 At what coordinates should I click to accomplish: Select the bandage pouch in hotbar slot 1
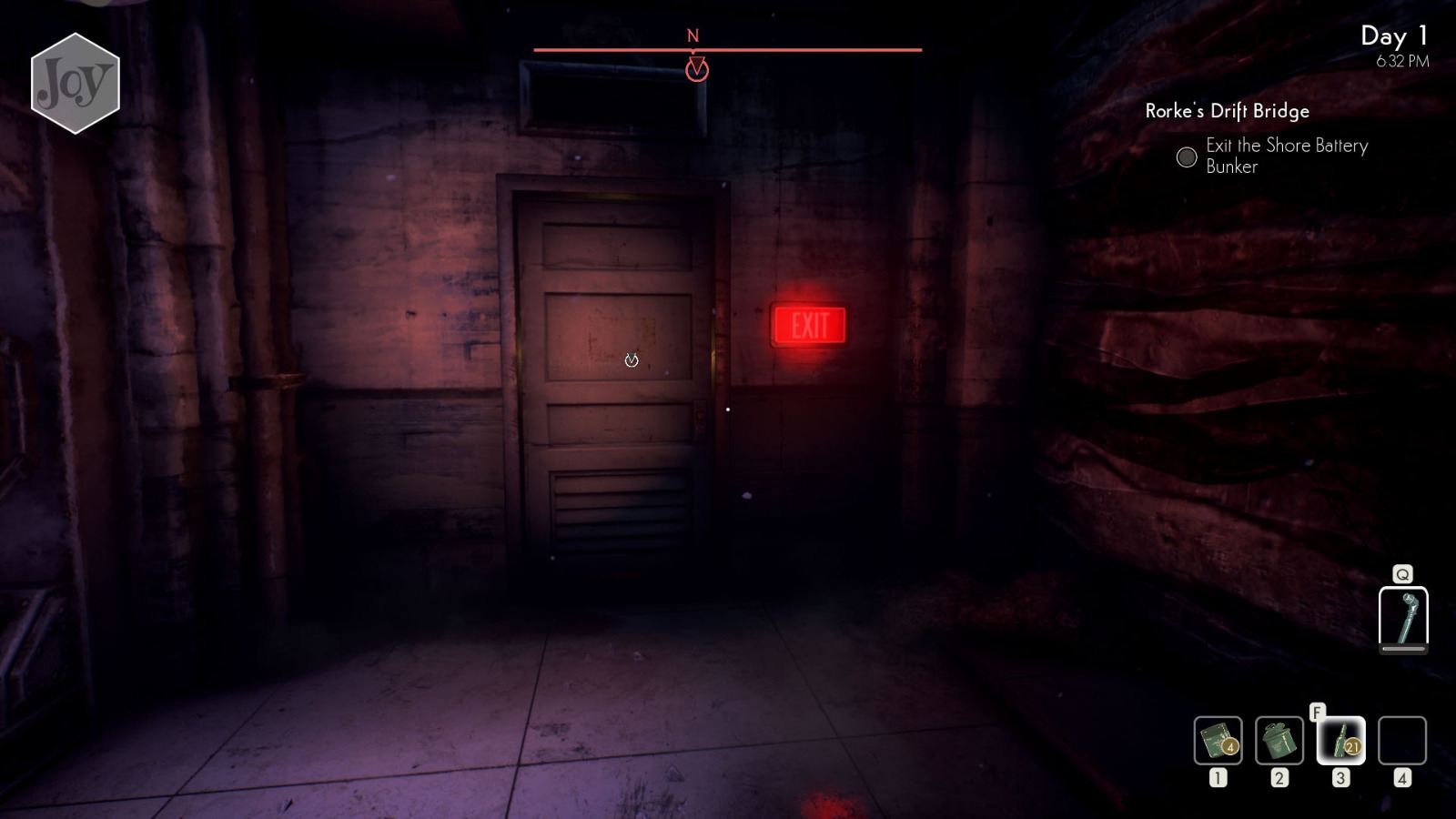click(x=1217, y=742)
